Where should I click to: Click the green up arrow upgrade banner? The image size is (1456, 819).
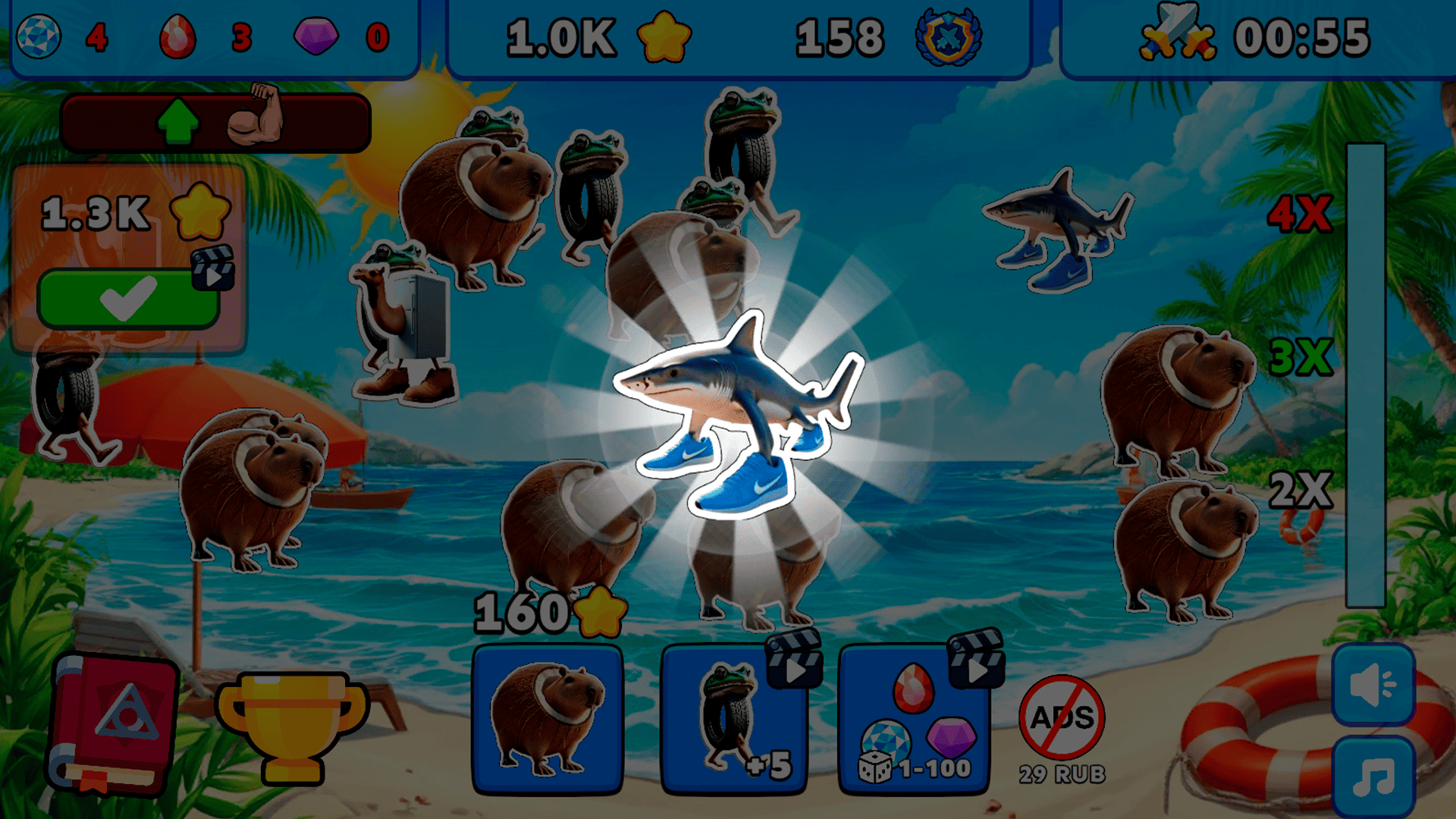coord(178,121)
